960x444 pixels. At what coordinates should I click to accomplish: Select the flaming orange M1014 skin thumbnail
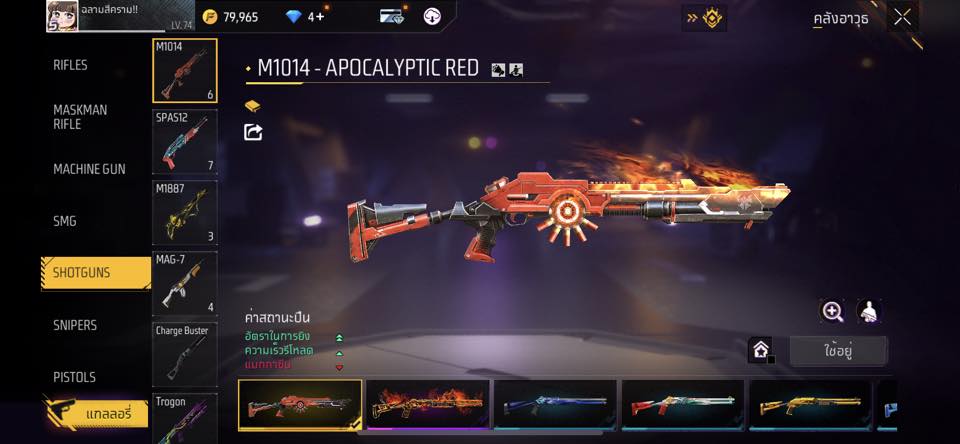pyautogui.click(x=428, y=405)
